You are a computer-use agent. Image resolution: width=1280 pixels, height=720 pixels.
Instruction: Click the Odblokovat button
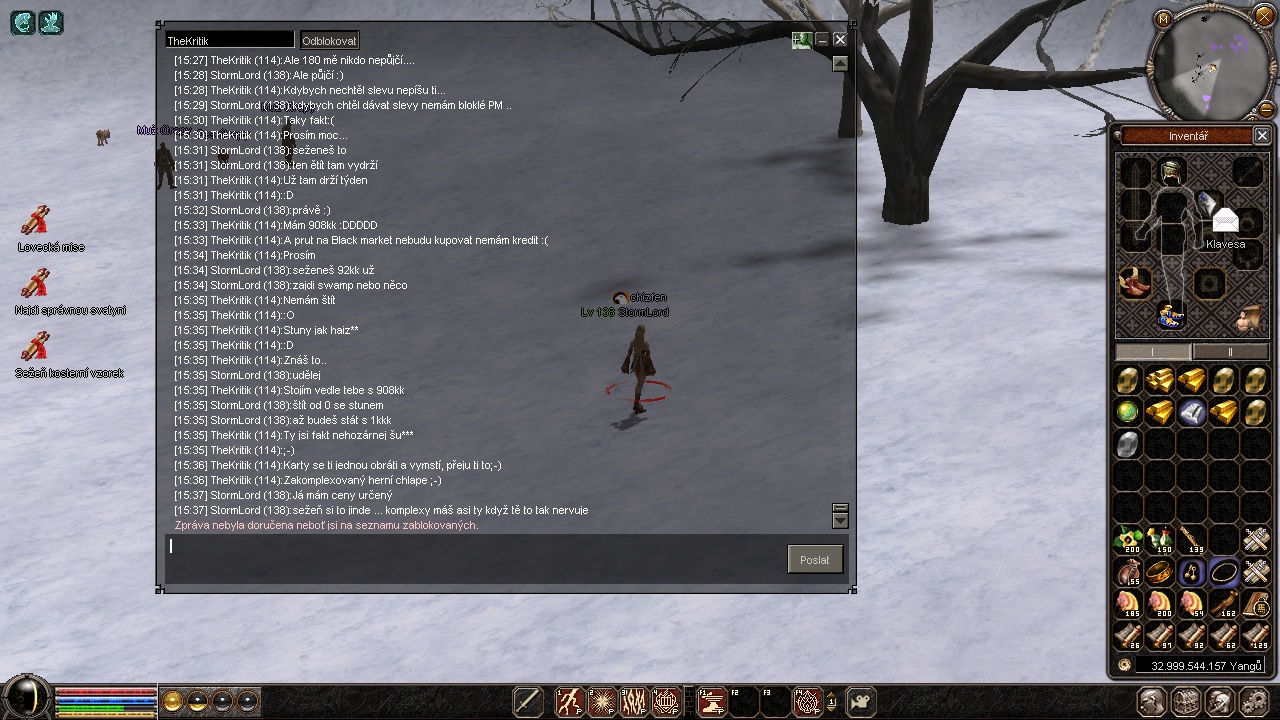[x=329, y=41]
